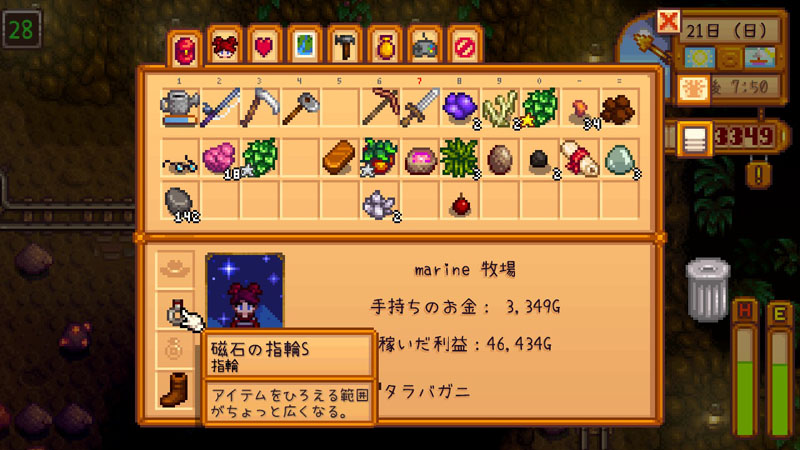Viewport: 800px width, 450px height.
Task: Select the brown loaf of bread
Action: click(x=339, y=157)
